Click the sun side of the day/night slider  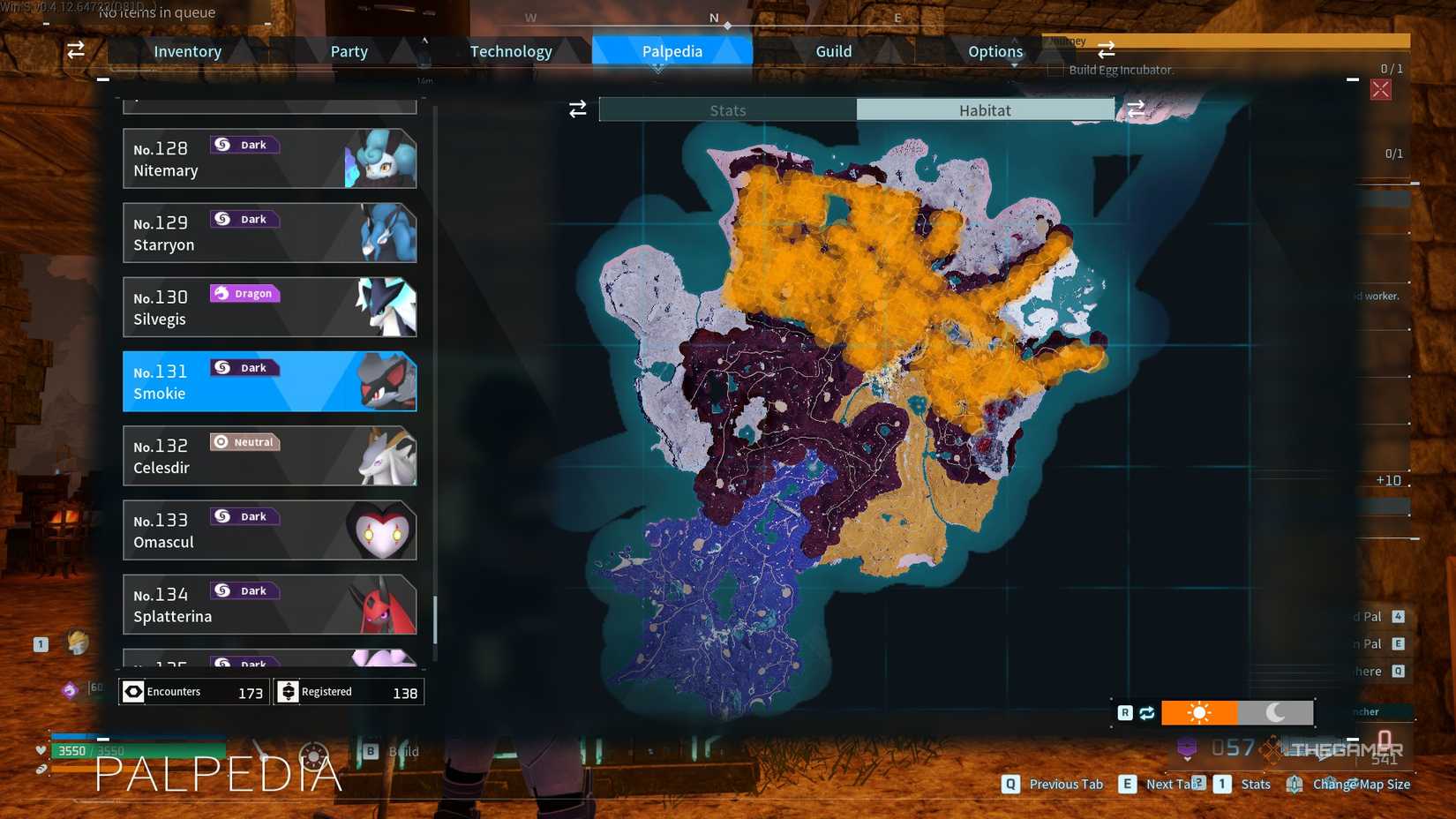coord(1200,712)
